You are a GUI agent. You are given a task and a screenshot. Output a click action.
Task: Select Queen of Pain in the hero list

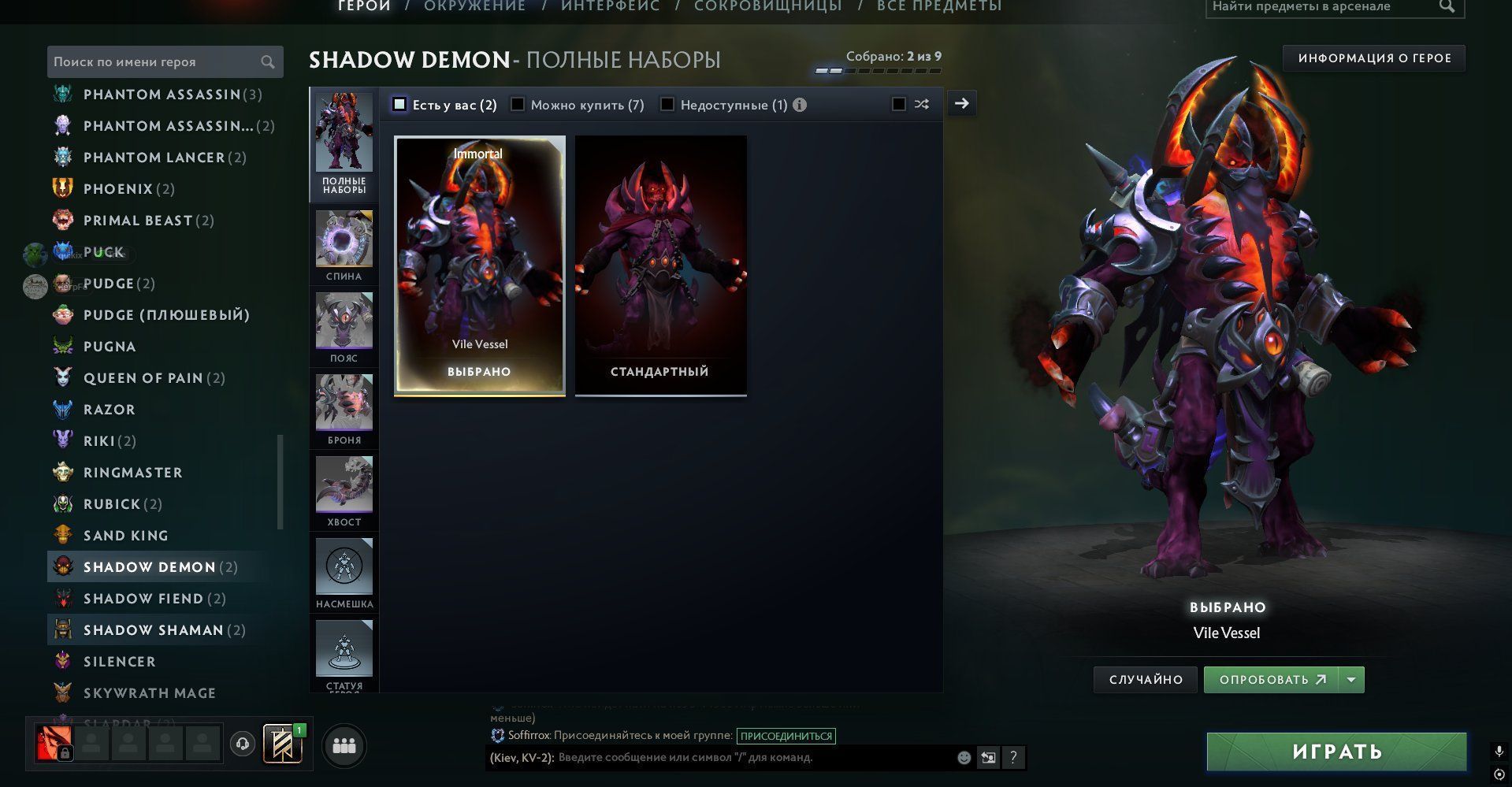pos(143,378)
